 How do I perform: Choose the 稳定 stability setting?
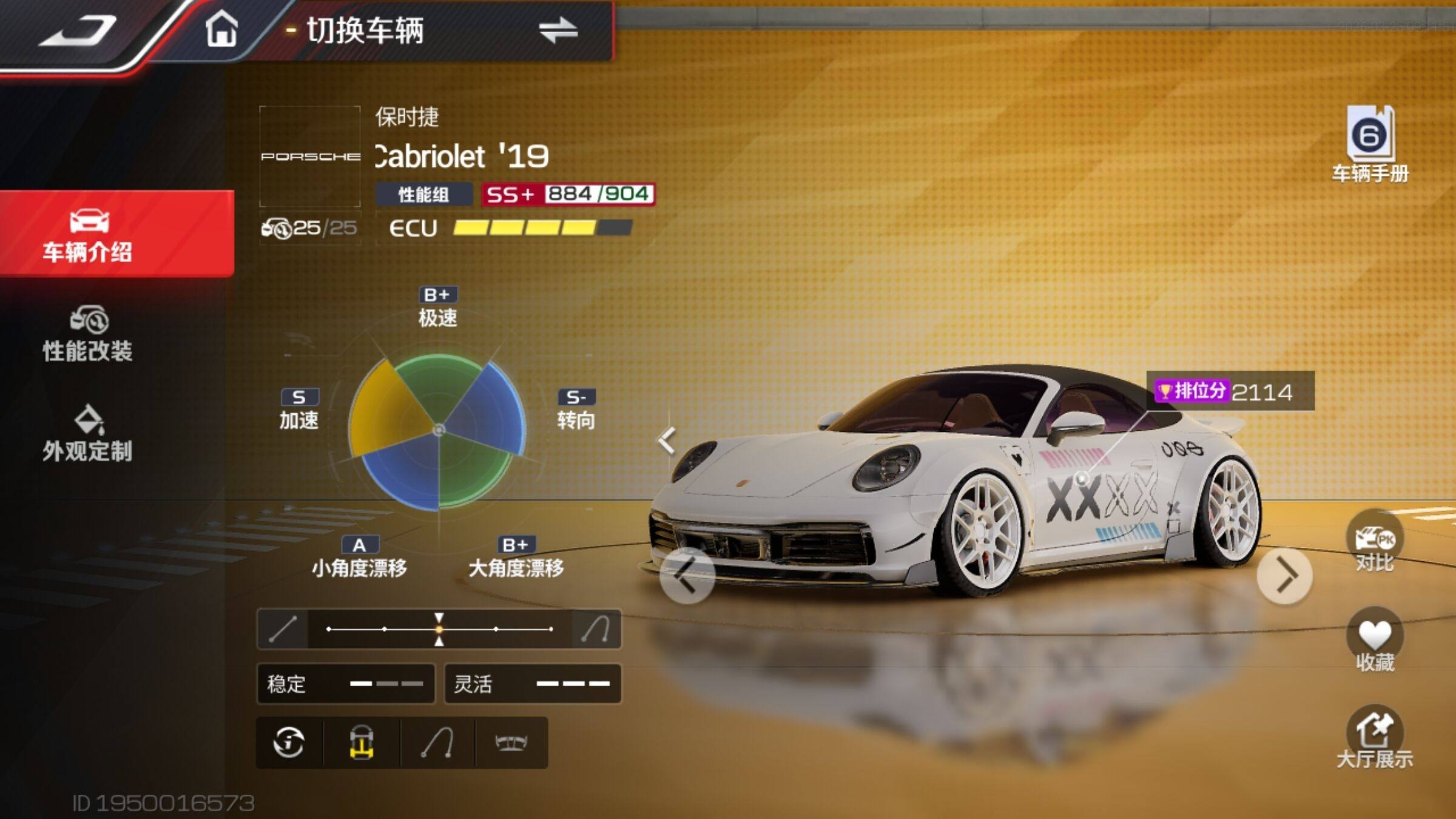click(x=346, y=684)
